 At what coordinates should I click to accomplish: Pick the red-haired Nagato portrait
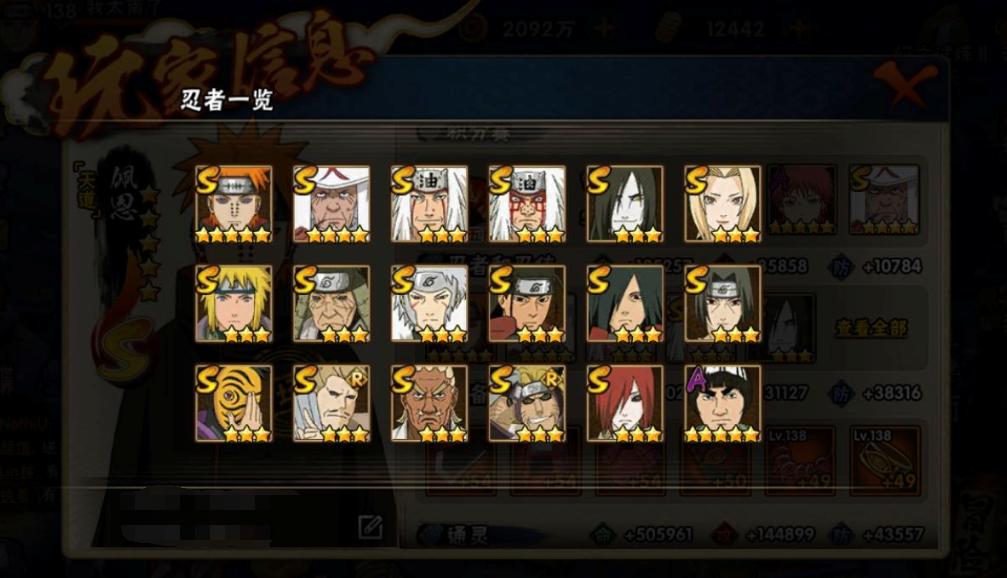[x=625, y=403]
